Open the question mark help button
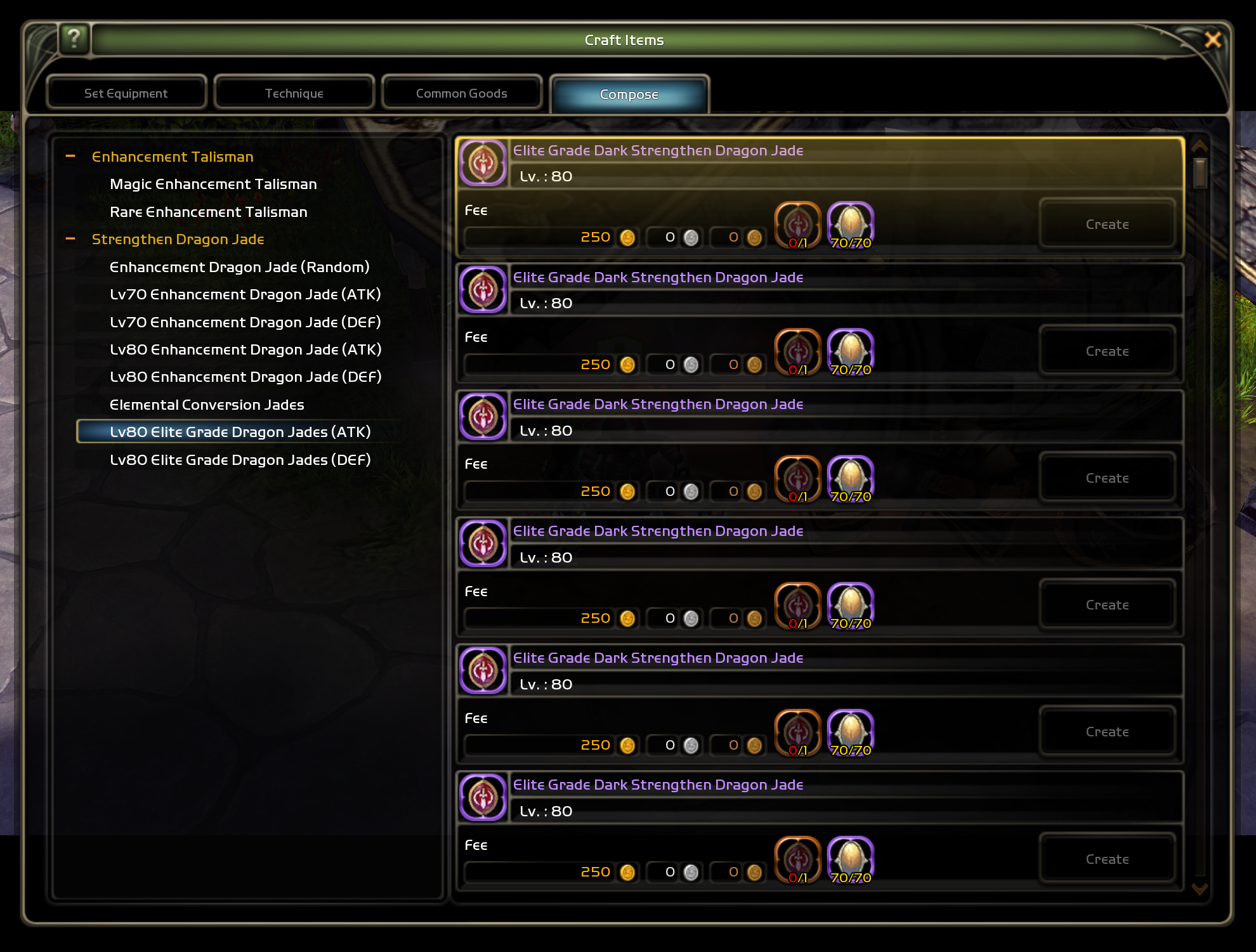 (74, 39)
